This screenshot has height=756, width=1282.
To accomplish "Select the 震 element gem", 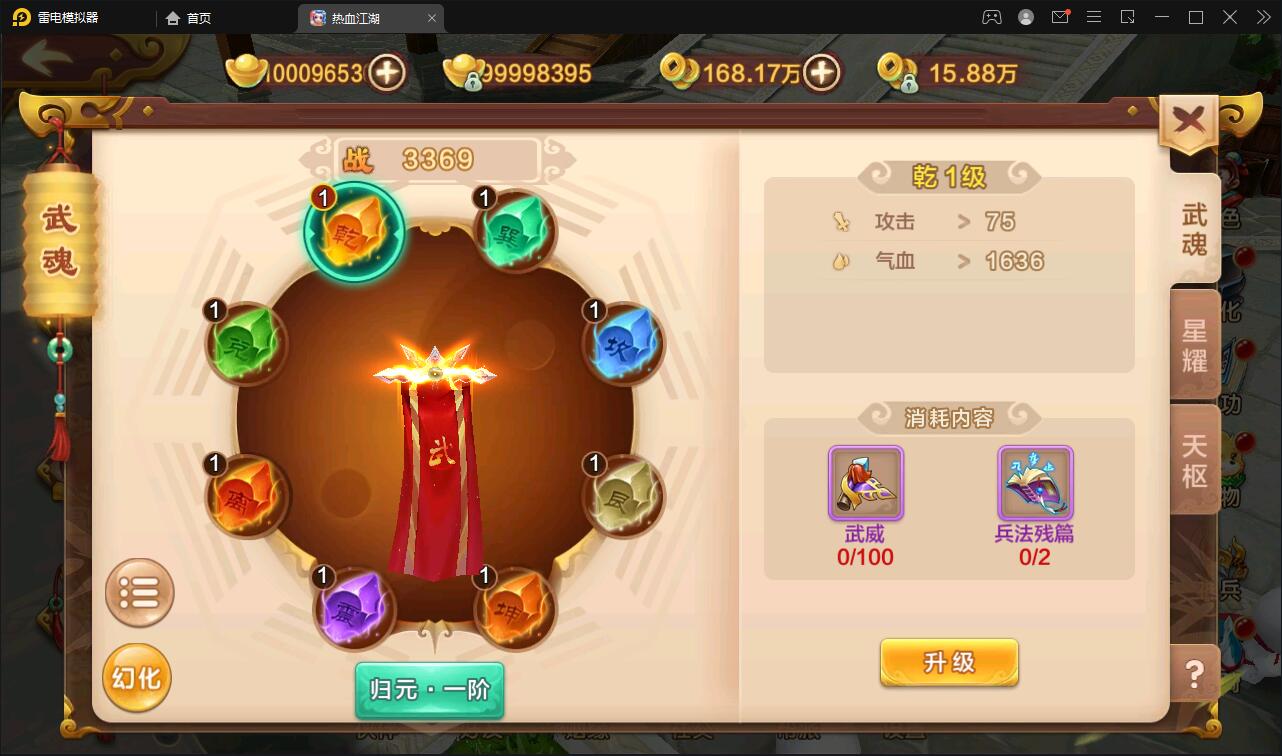I will click(x=355, y=610).
